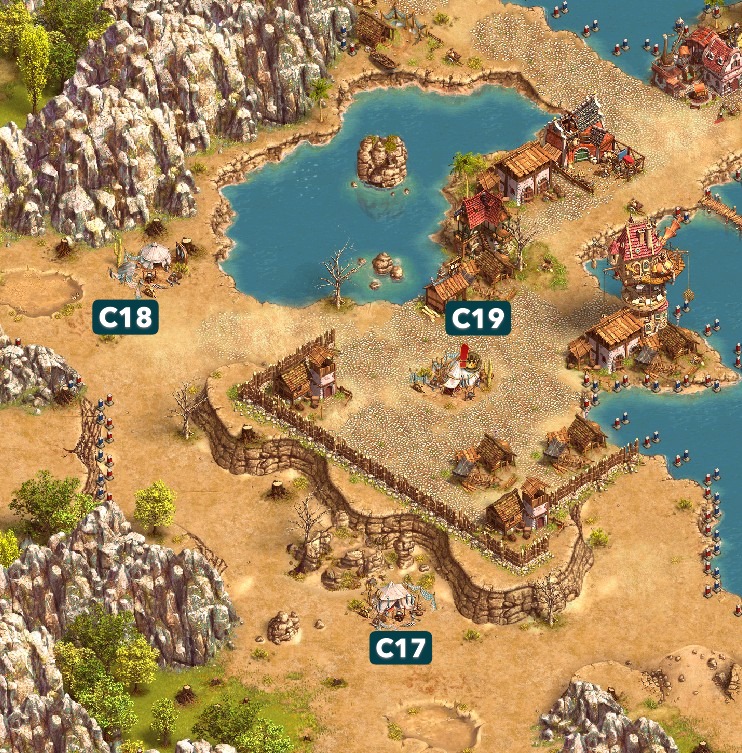Click the C19 camp label

[478, 318]
